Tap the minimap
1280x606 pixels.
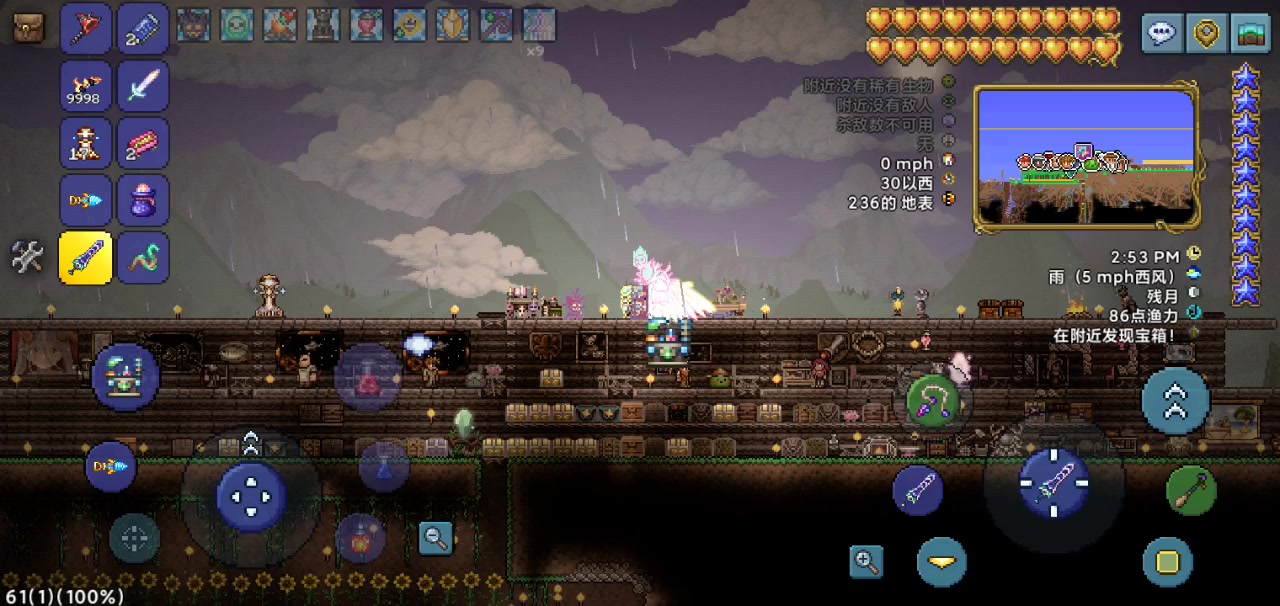[x=1086, y=158]
